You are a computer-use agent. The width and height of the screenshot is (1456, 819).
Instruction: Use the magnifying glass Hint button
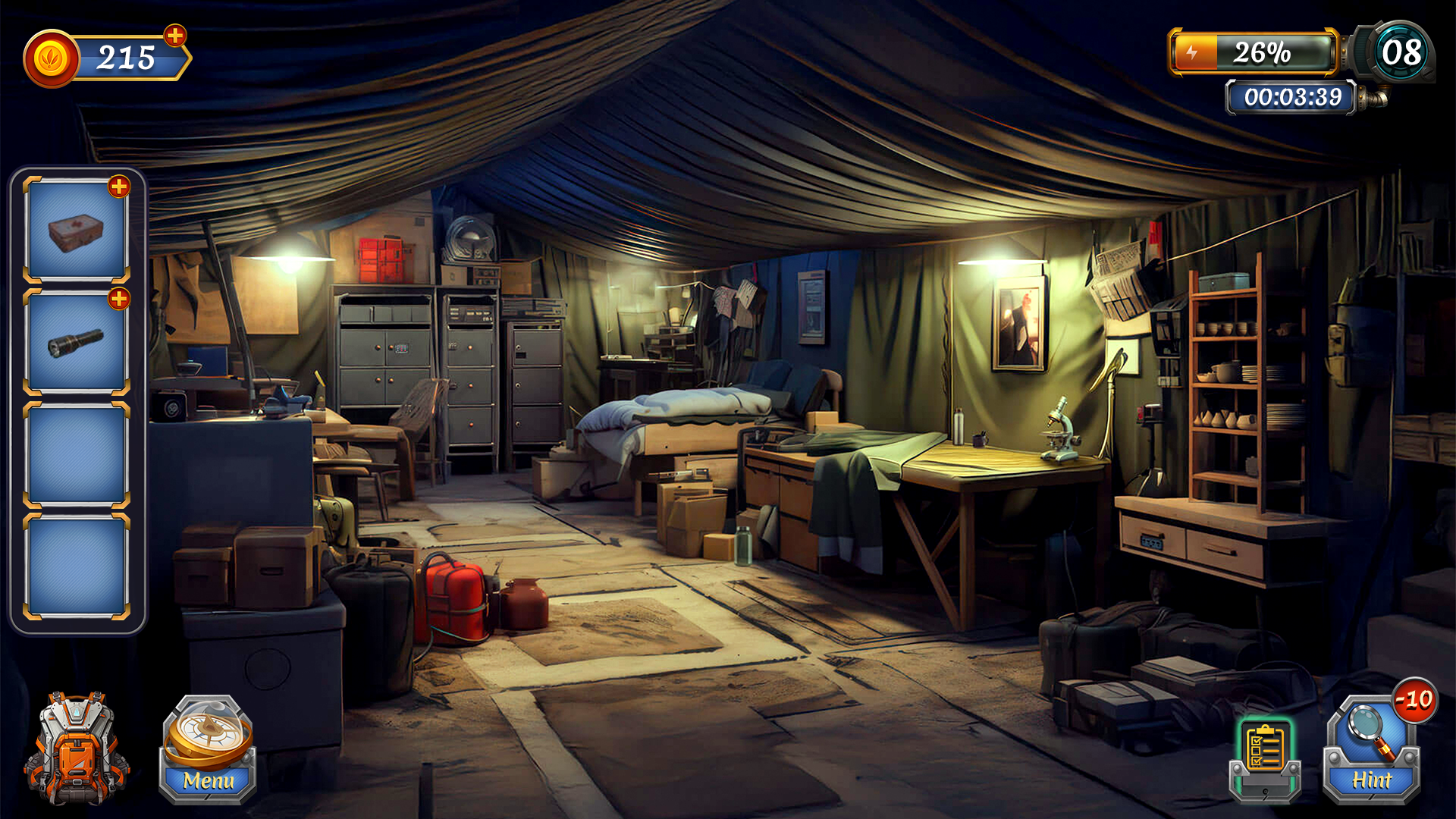1371,751
